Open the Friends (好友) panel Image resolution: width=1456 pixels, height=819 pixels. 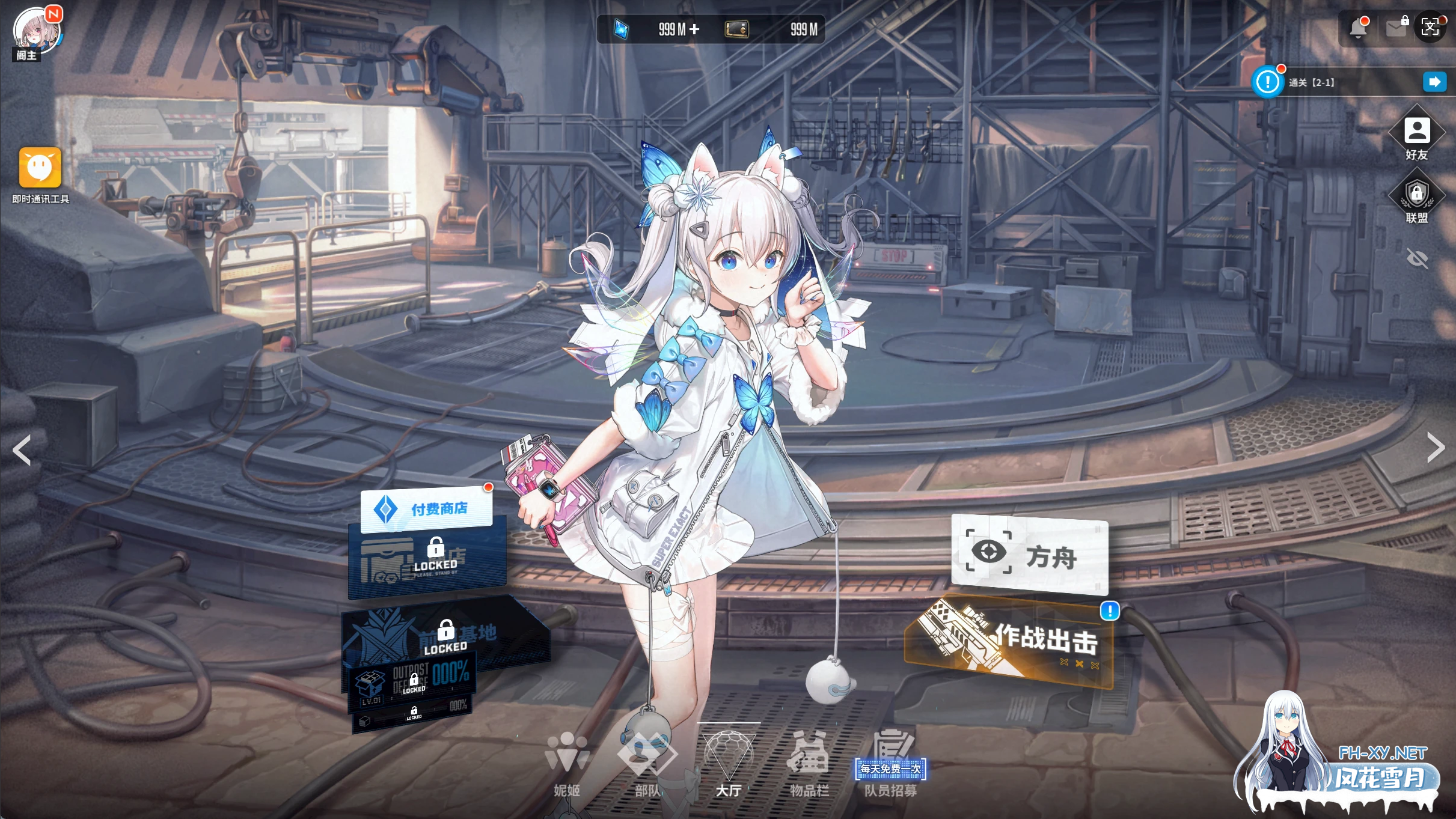coord(1417,133)
